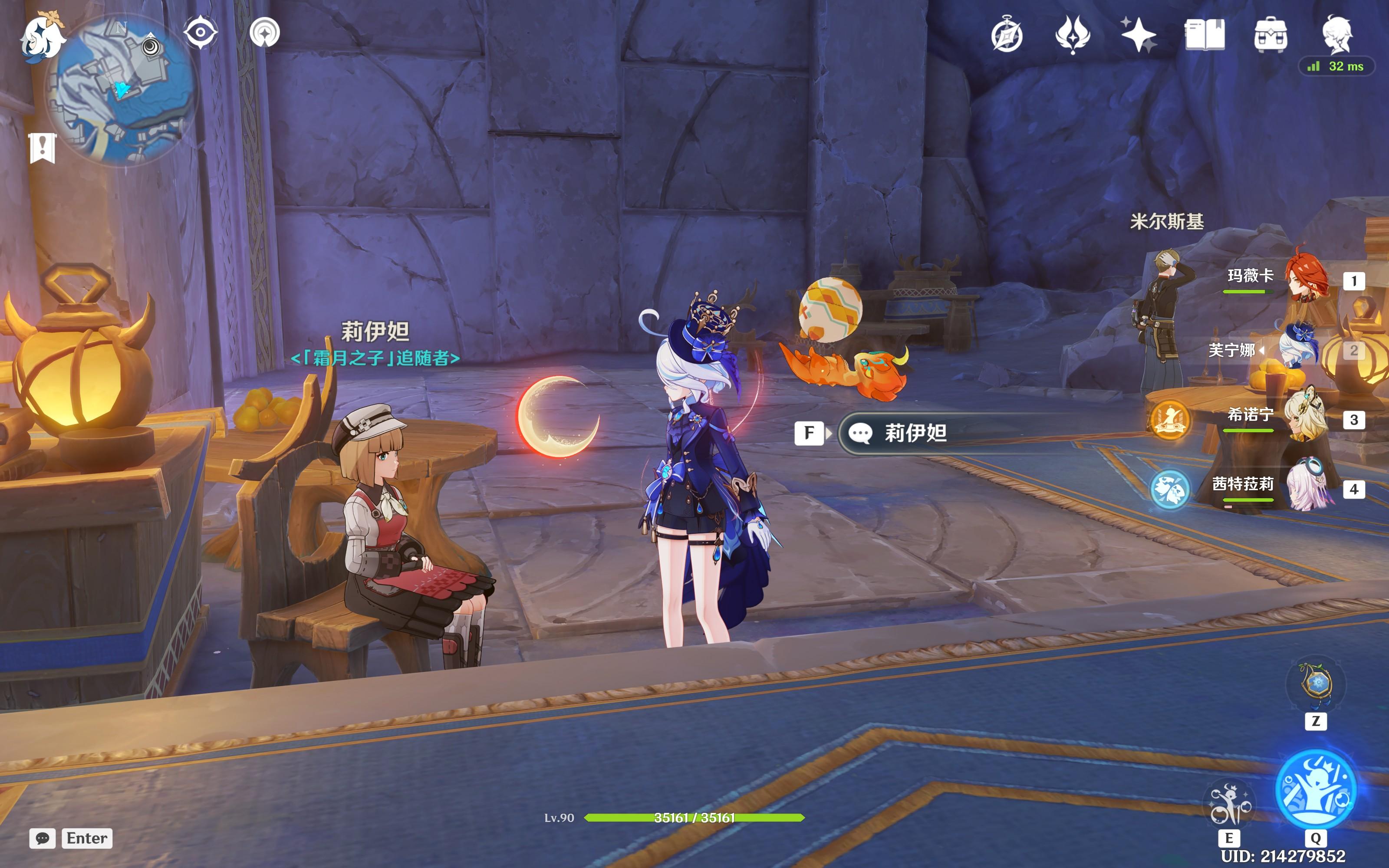Open the events winged emblem icon
This screenshot has height=868, width=1389.
(1072, 34)
